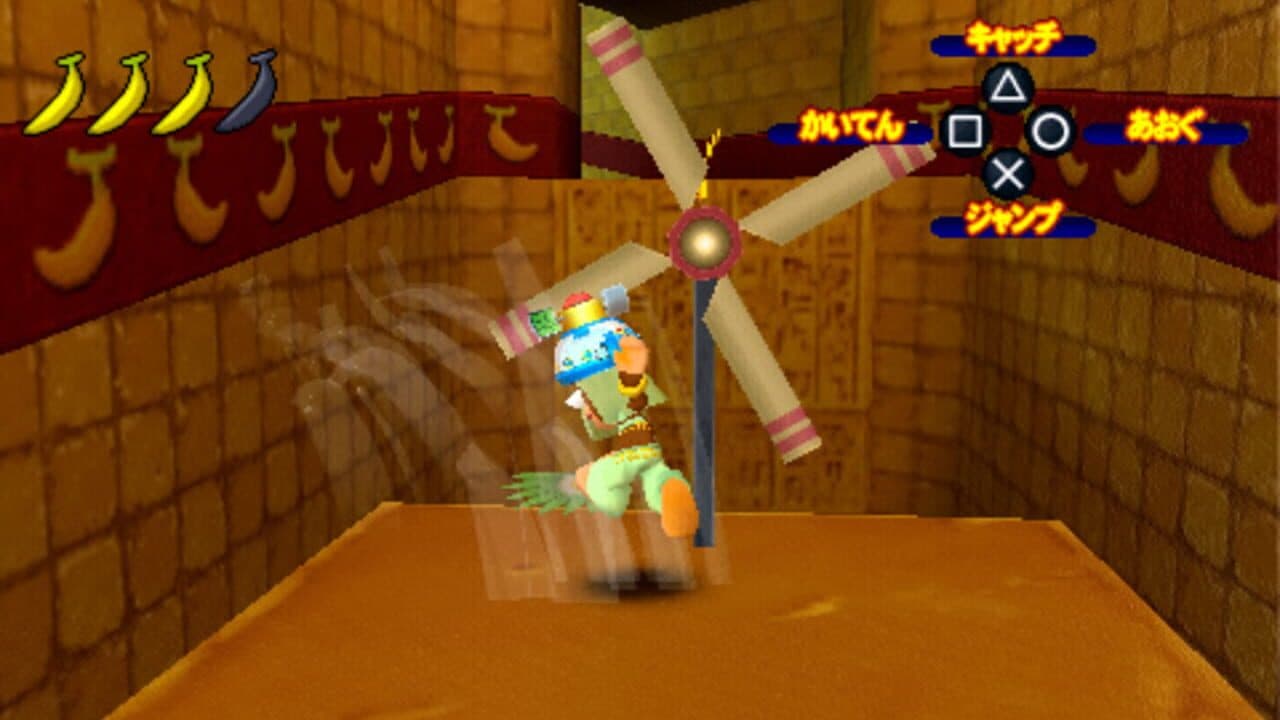Click the glowing golden windmill hub
The image size is (1280, 720).
click(703, 240)
